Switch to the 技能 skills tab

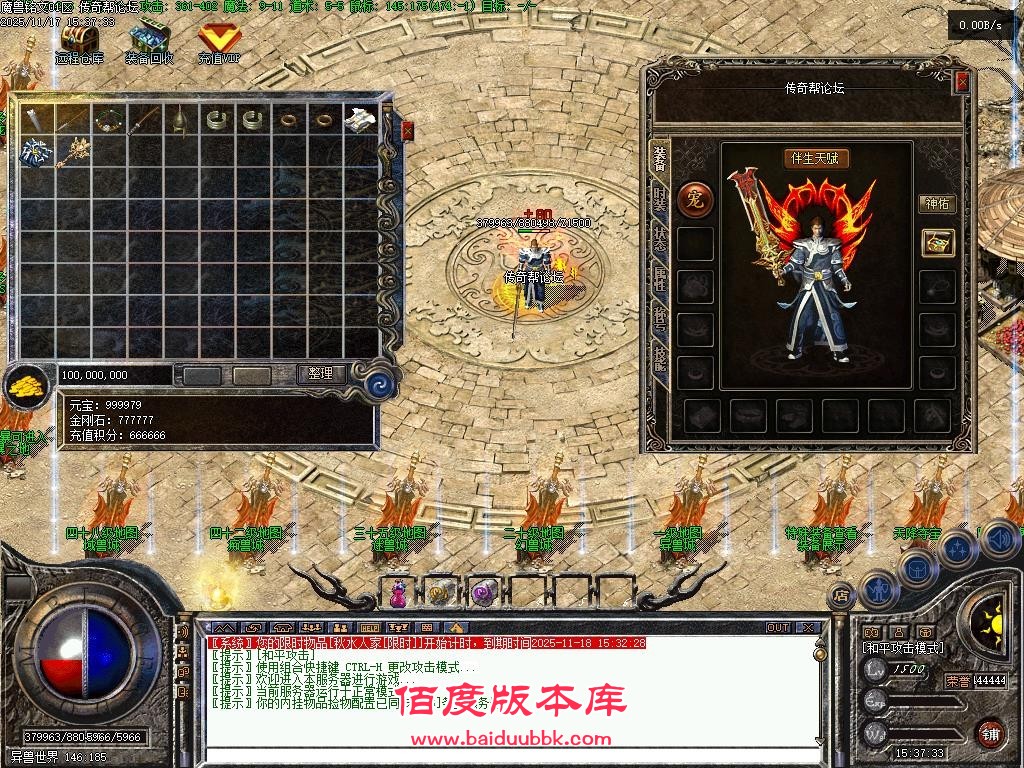click(660, 357)
